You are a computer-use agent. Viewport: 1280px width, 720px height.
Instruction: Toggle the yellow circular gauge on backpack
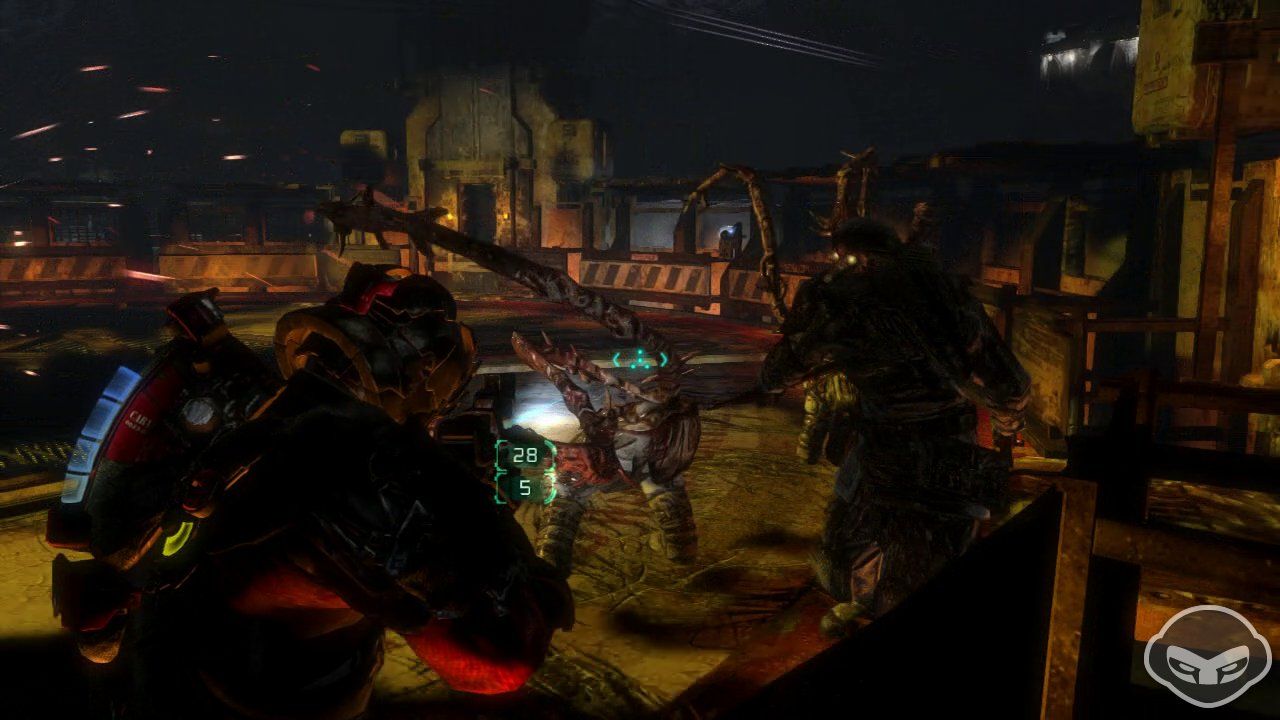(178, 540)
